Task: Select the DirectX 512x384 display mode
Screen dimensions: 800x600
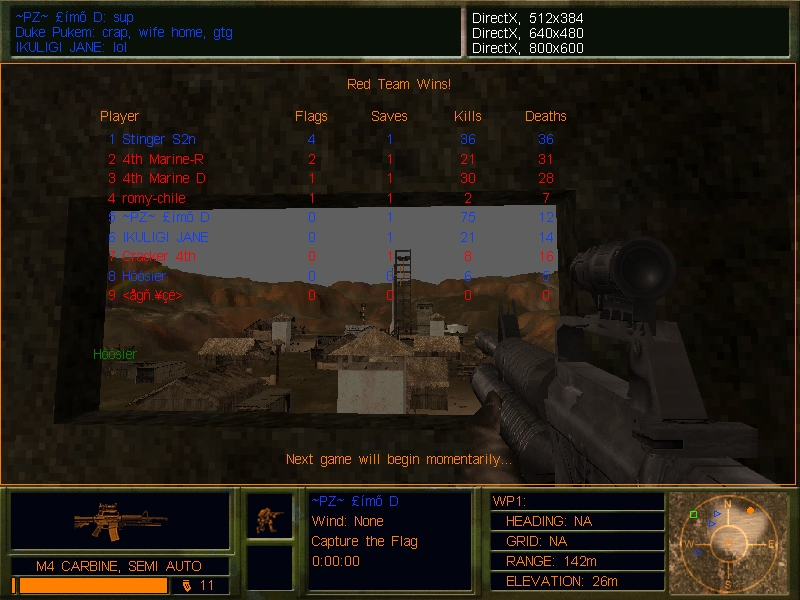Action: coord(527,18)
